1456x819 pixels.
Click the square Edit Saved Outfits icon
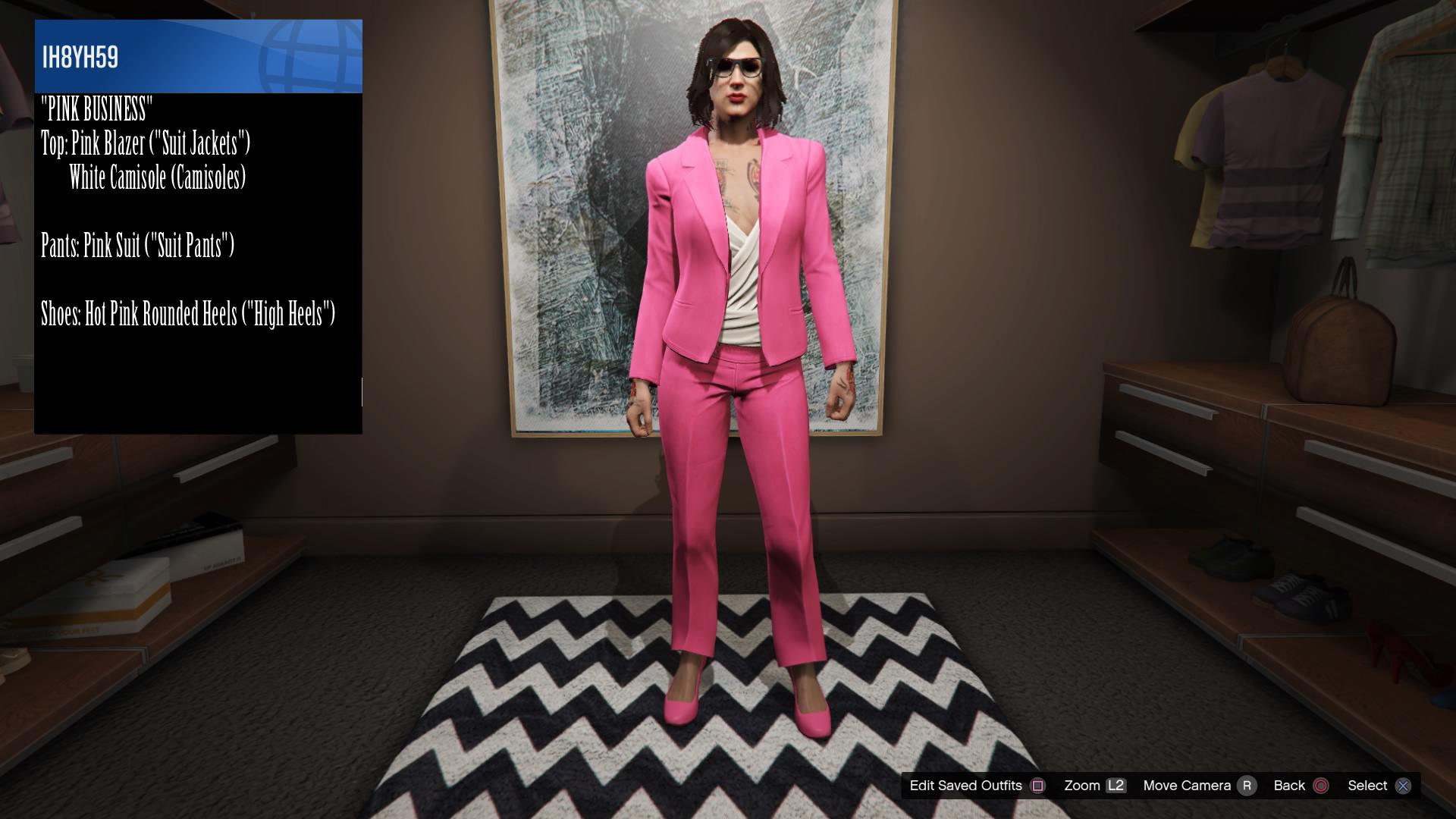(1038, 786)
